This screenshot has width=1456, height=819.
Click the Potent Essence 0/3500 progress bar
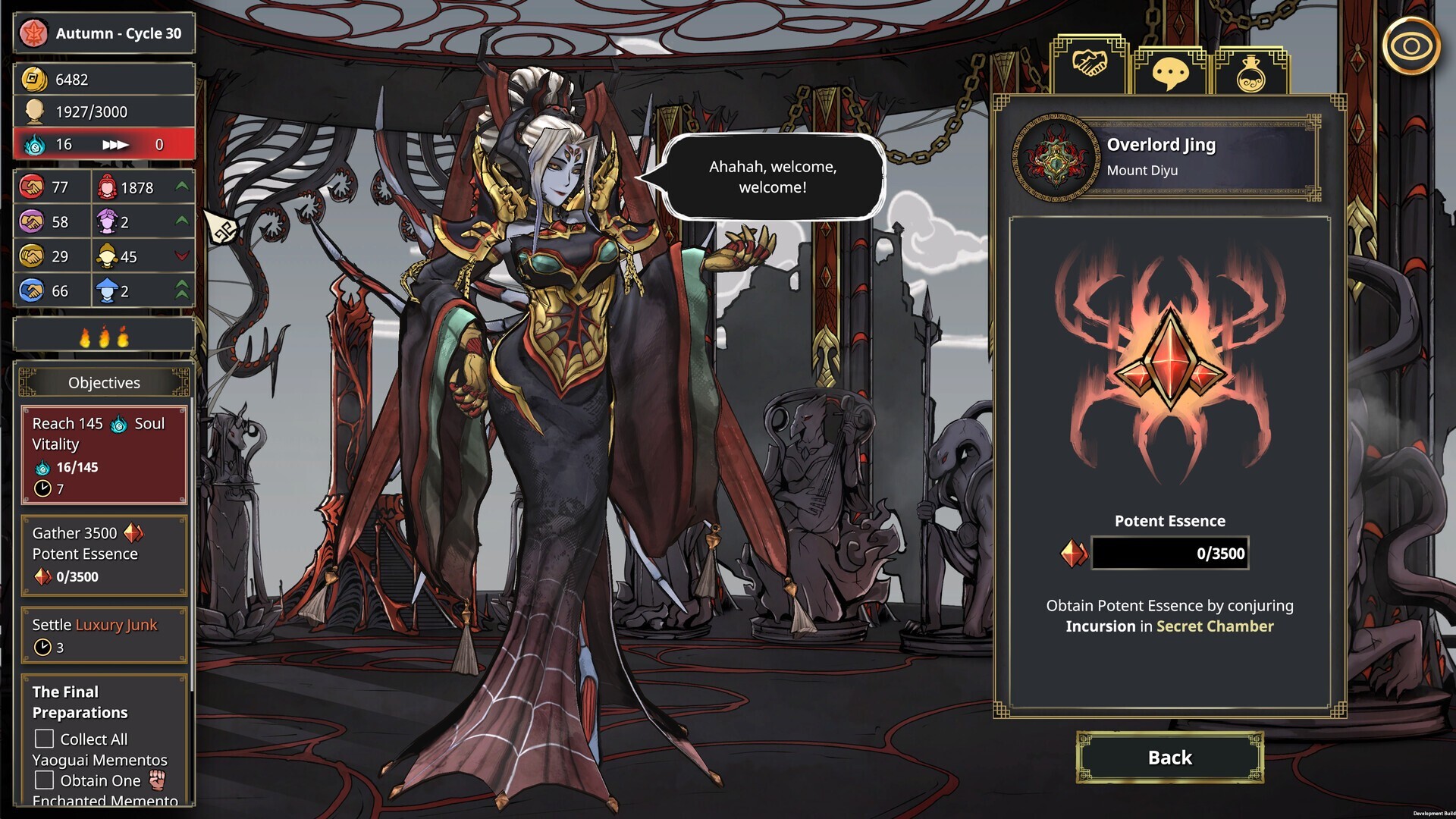coord(1170,553)
